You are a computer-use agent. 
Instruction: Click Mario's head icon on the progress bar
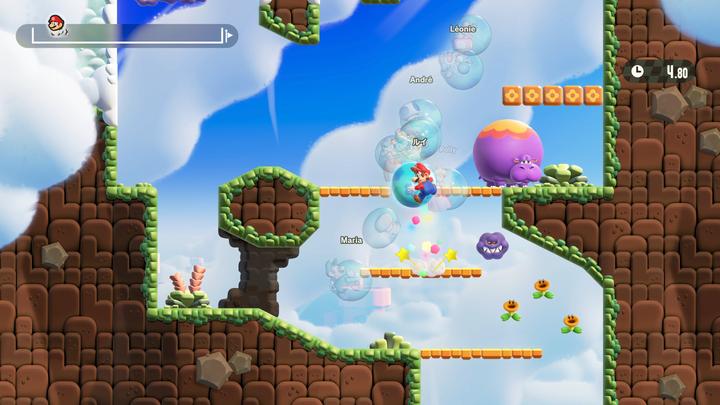click(56, 23)
